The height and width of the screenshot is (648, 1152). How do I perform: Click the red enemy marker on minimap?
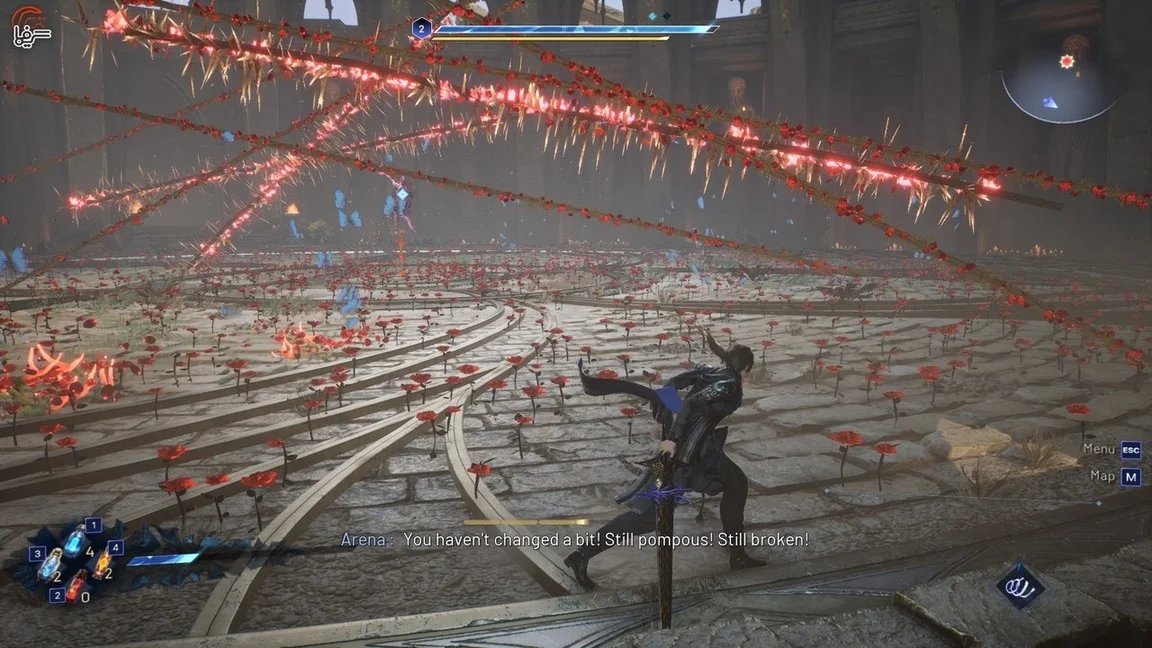(1067, 61)
